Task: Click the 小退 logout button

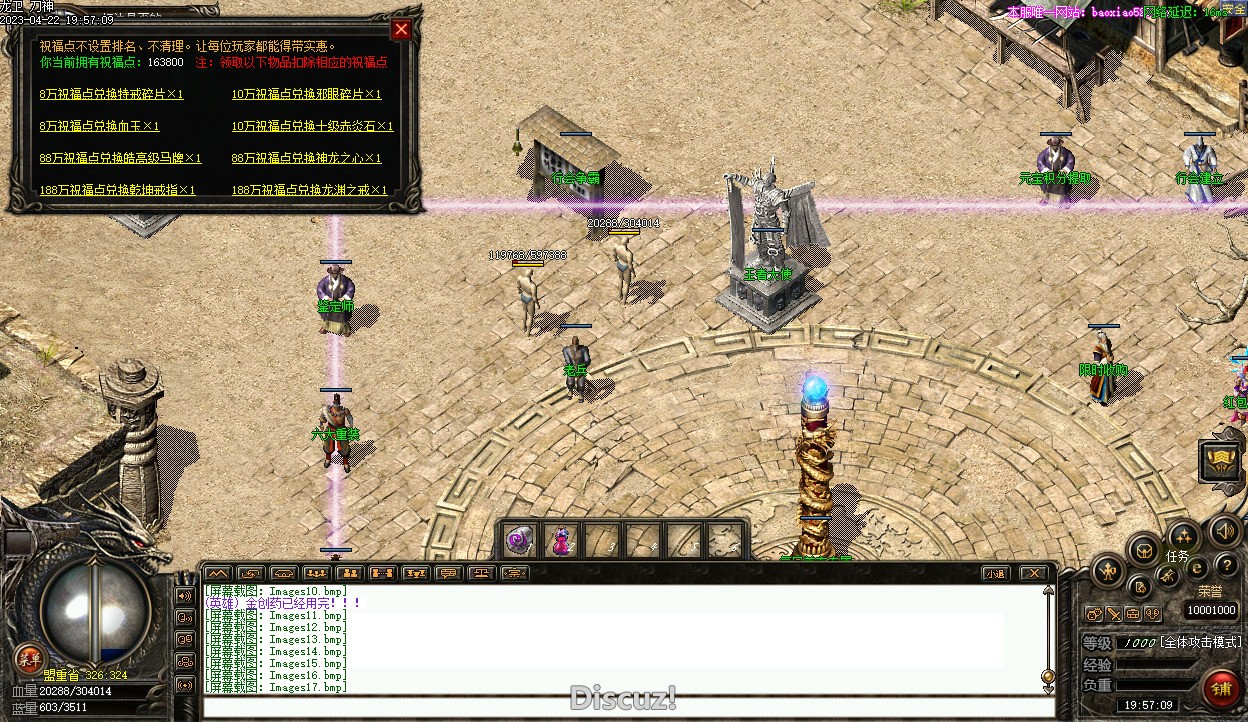Action: pyautogui.click(x=994, y=573)
